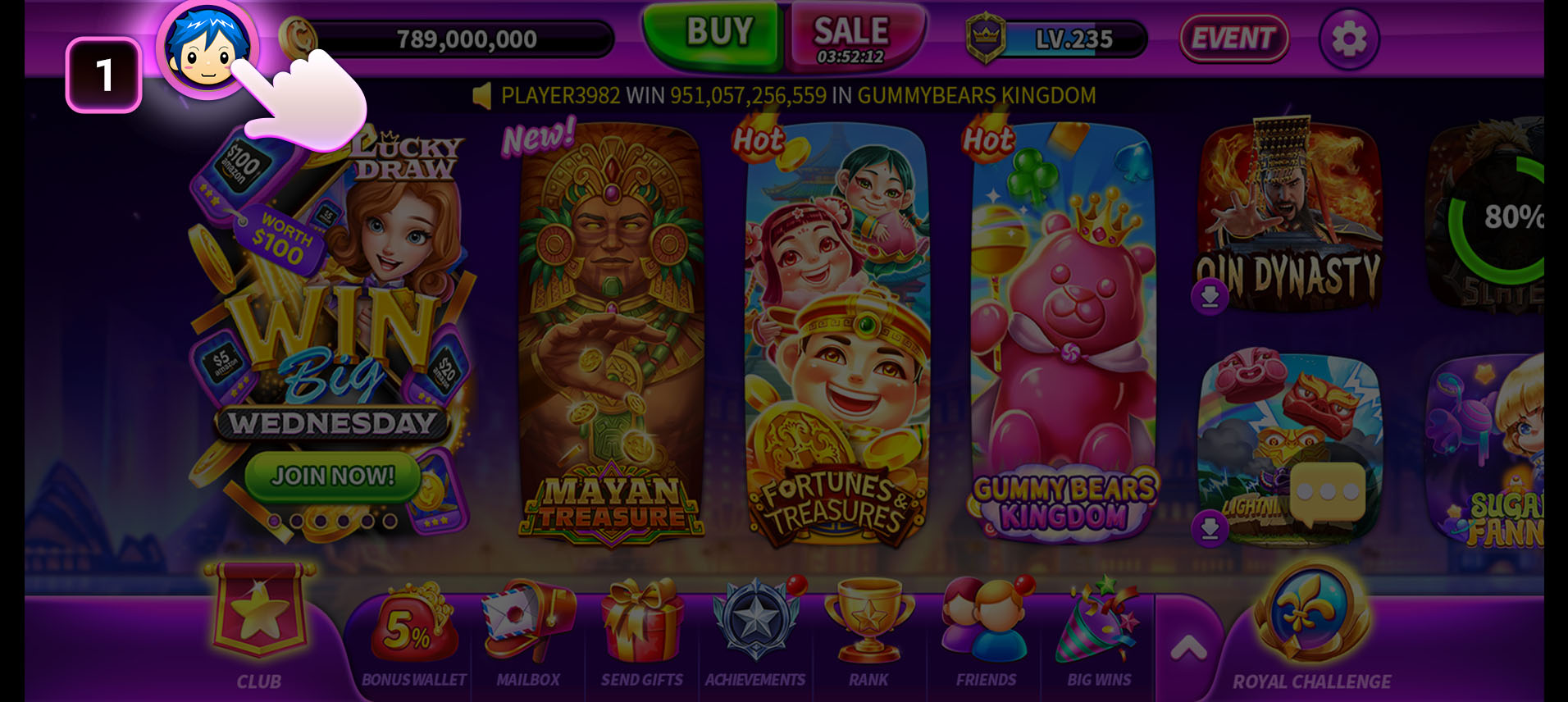1568x702 pixels.
Task: Open the game Settings gear
Action: coord(1347,38)
